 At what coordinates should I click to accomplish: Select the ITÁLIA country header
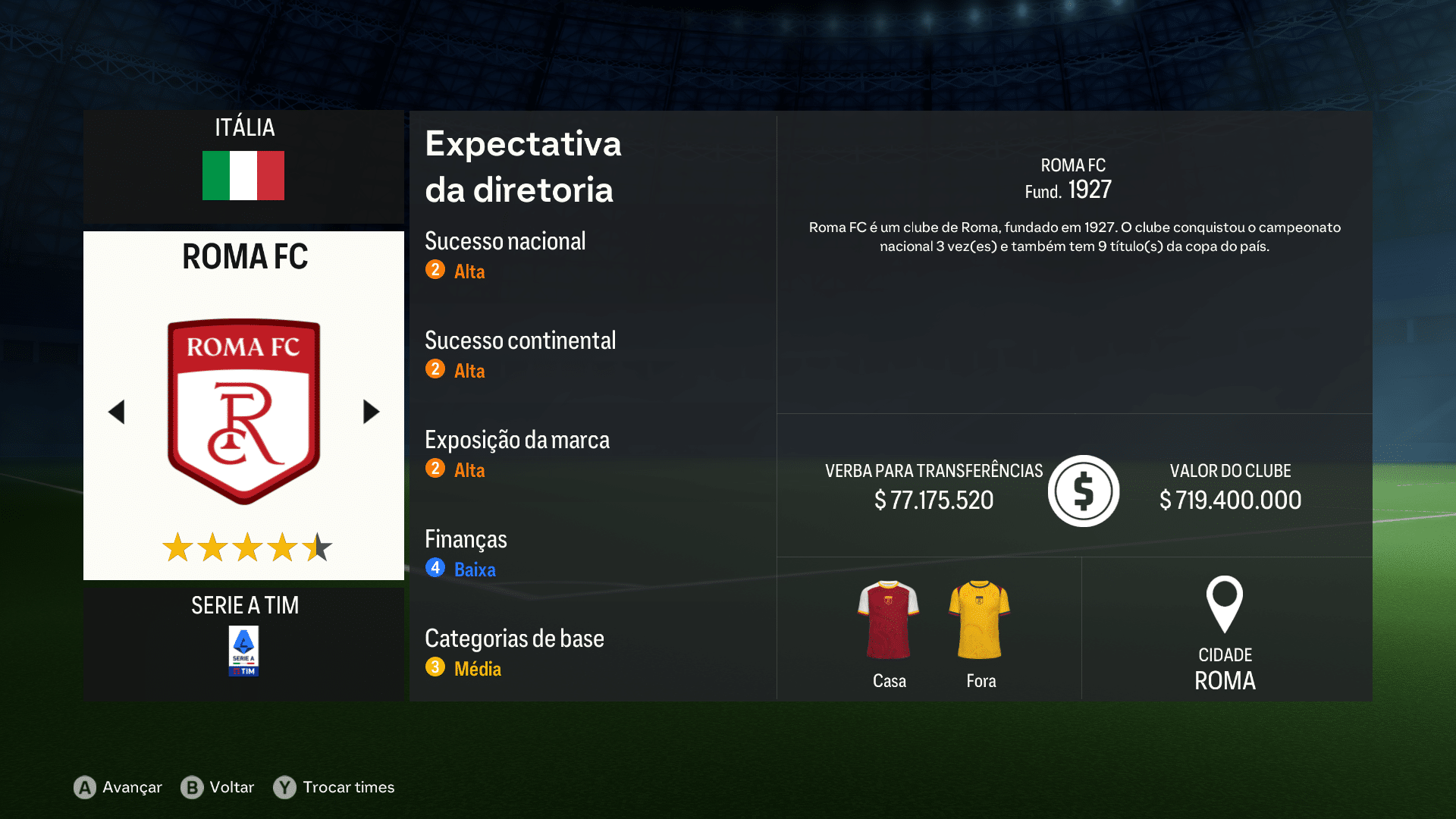coord(243,127)
